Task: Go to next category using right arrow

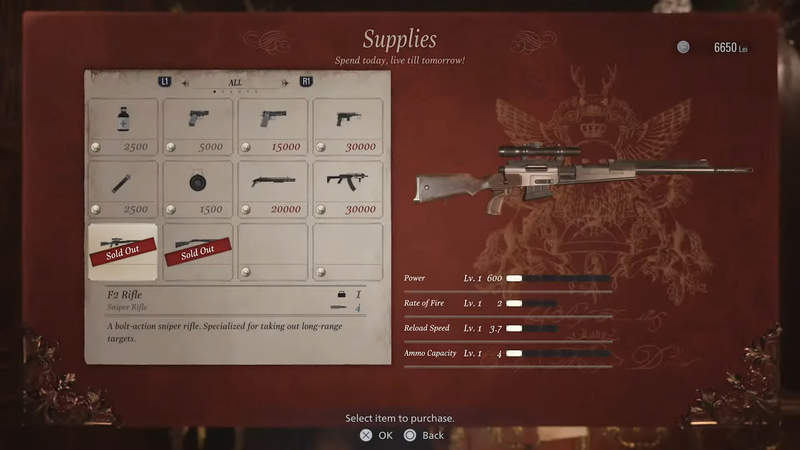Action: 284,83
